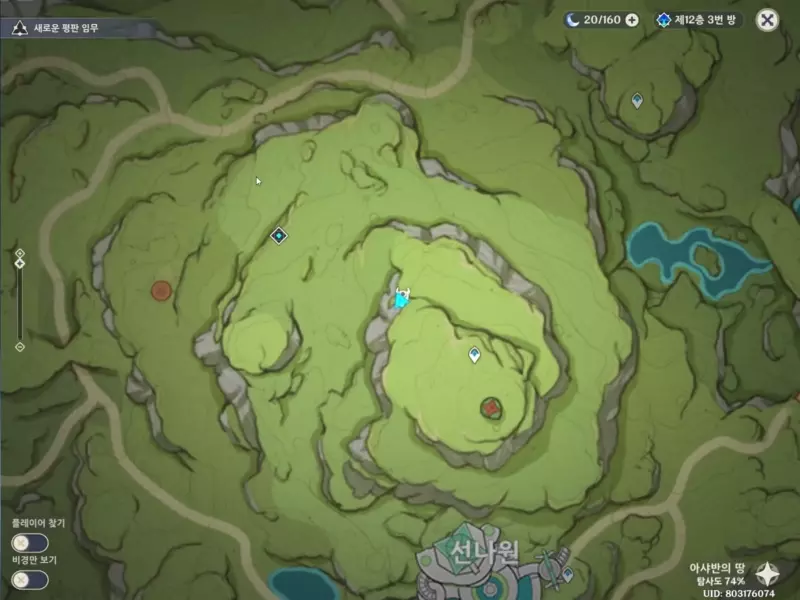
Task: Close the map with the X button
Action: pos(767,19)
